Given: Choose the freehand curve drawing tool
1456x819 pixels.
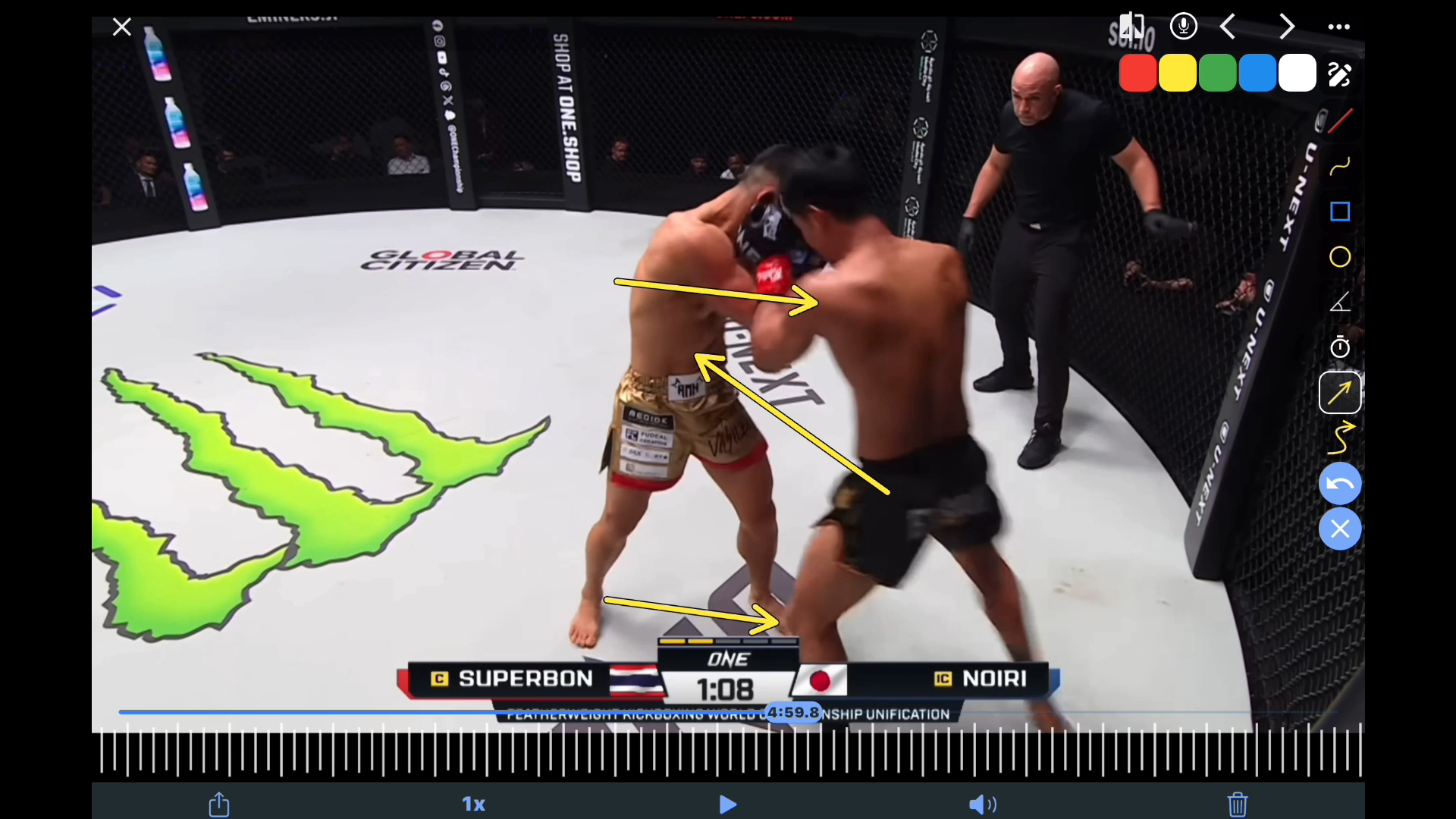Looking at the screenshot, I should coord(1340,166).
